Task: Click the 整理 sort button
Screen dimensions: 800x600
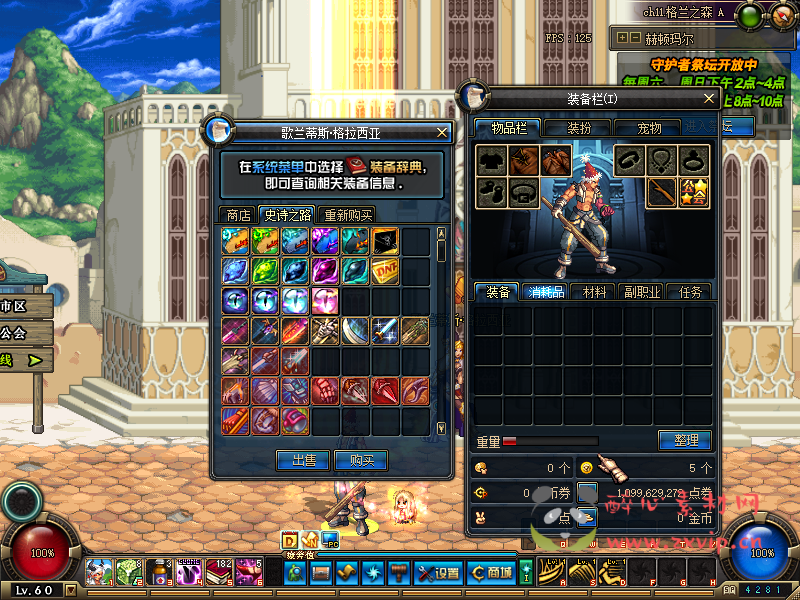Action: (685, 440)
